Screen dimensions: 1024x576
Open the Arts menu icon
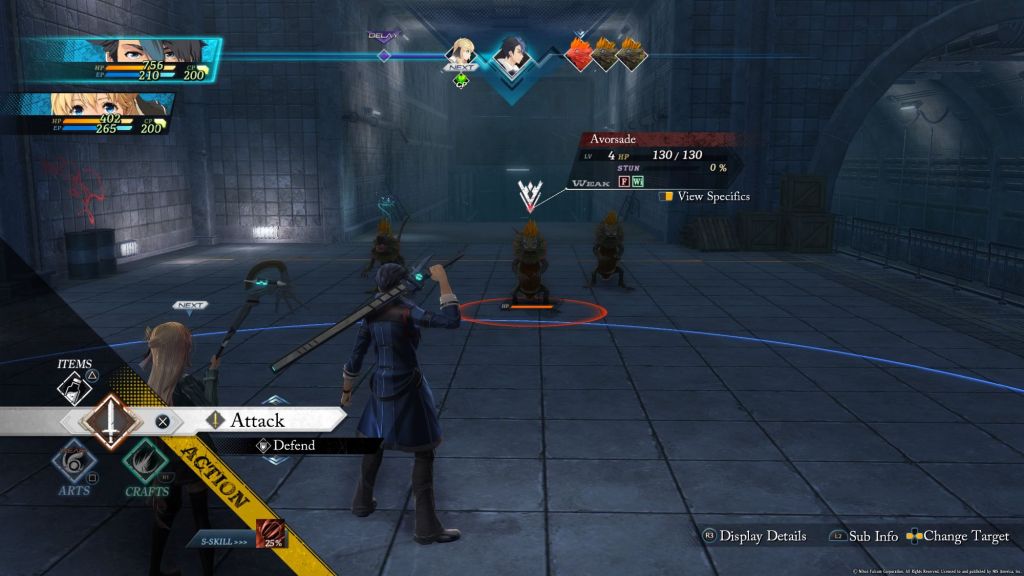[74, 463]
